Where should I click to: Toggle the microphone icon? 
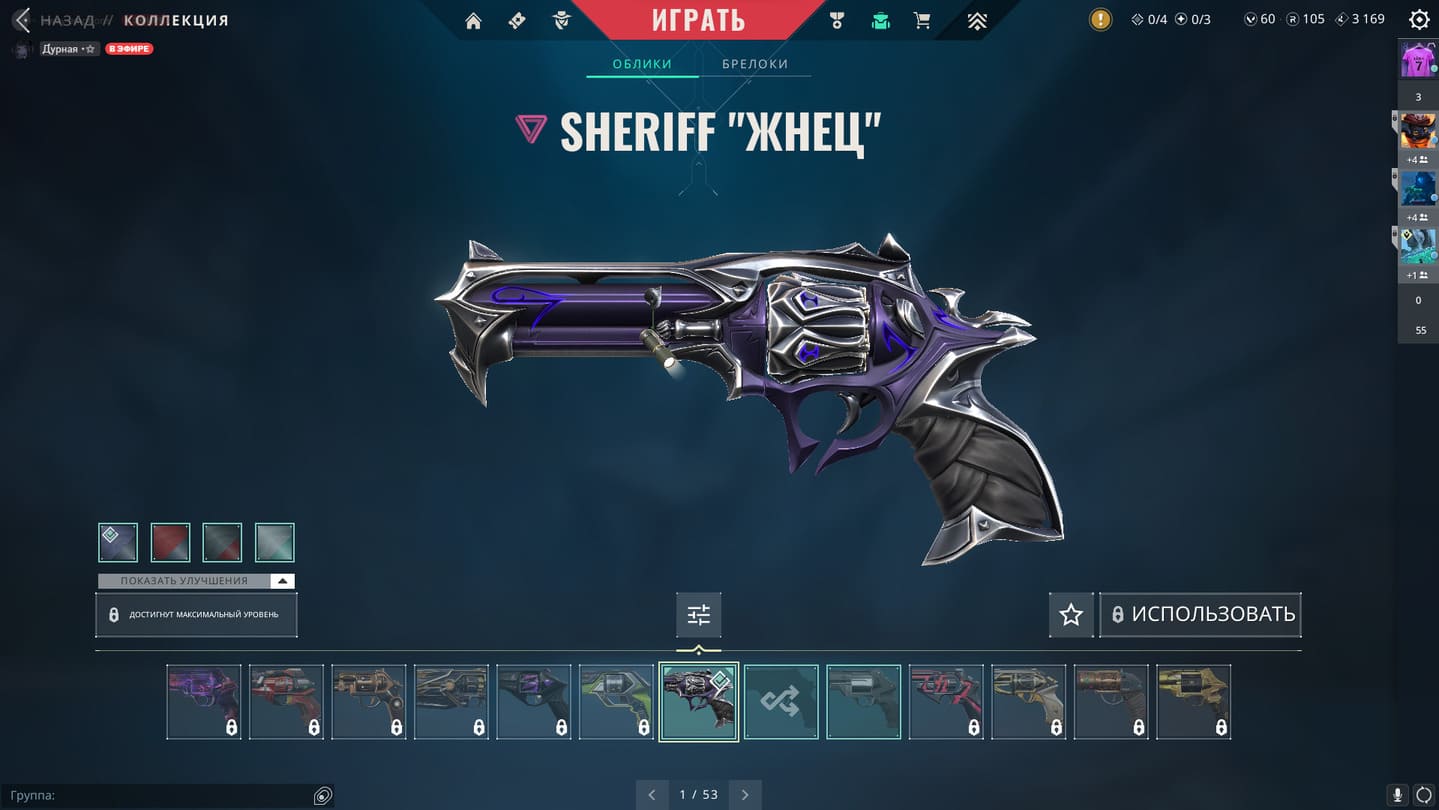tap(1398, 795)
